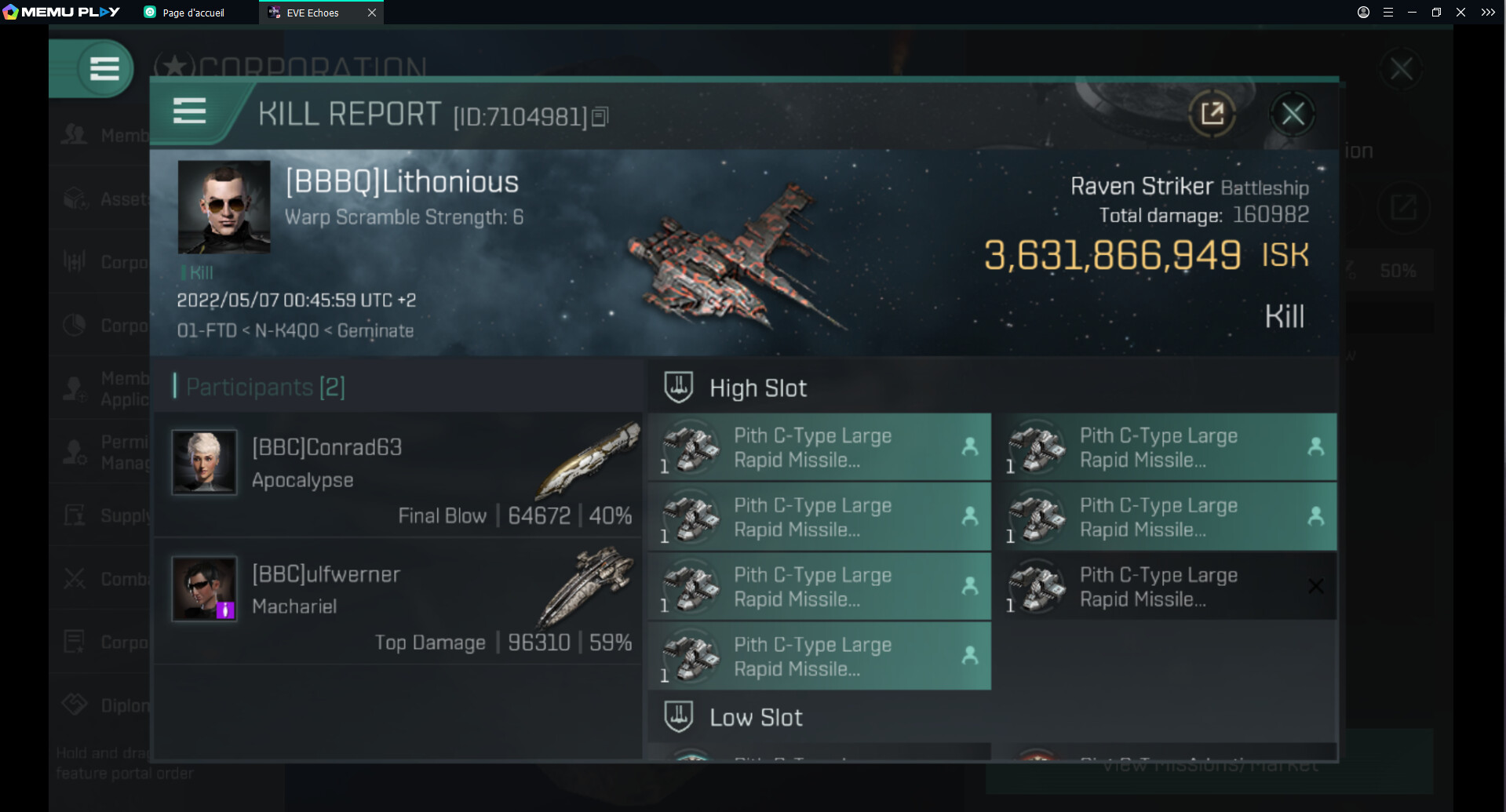This screenshot has width=1506, height=812.
Task: Close the EVE Echoes emulator tab
Action: [x=372, y=13]
